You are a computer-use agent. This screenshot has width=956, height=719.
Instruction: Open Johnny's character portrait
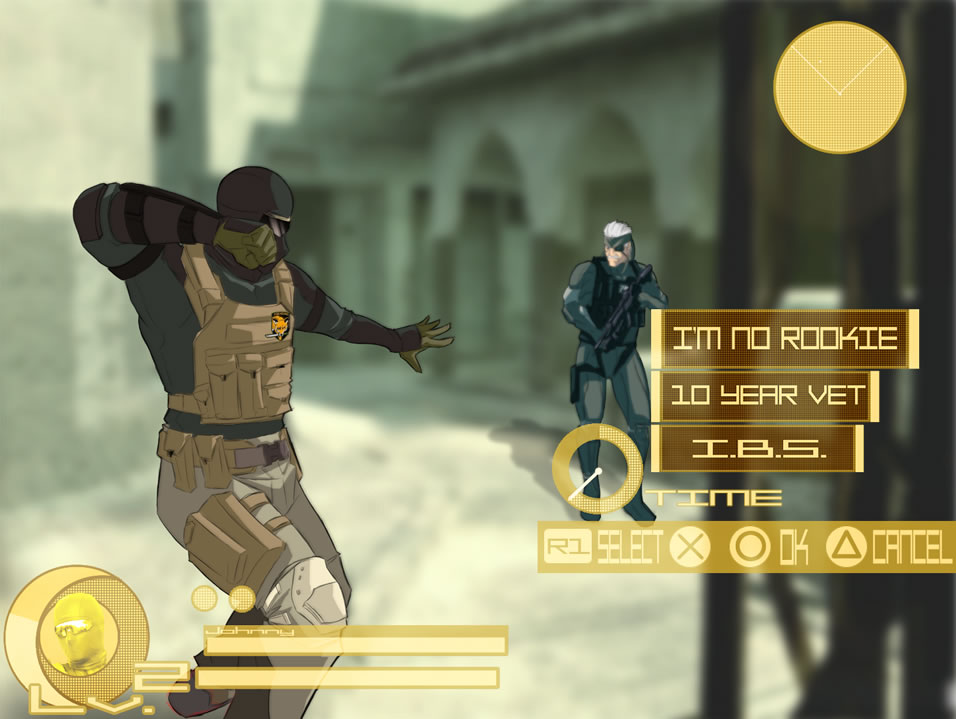pos(77,630)
